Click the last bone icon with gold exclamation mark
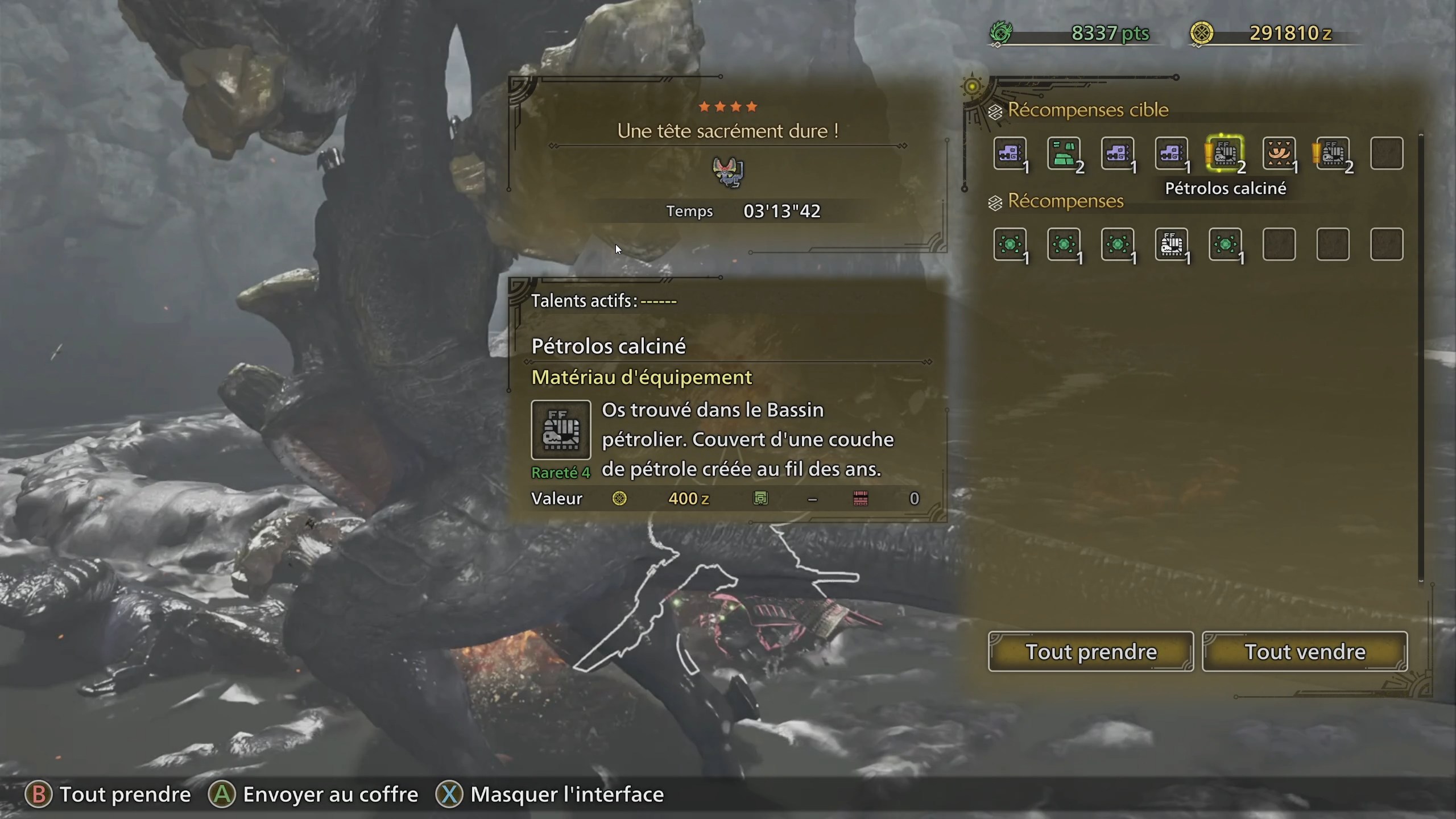Image resolution: width=1456 pixels, height=819 pixels. click(1334, 154)
